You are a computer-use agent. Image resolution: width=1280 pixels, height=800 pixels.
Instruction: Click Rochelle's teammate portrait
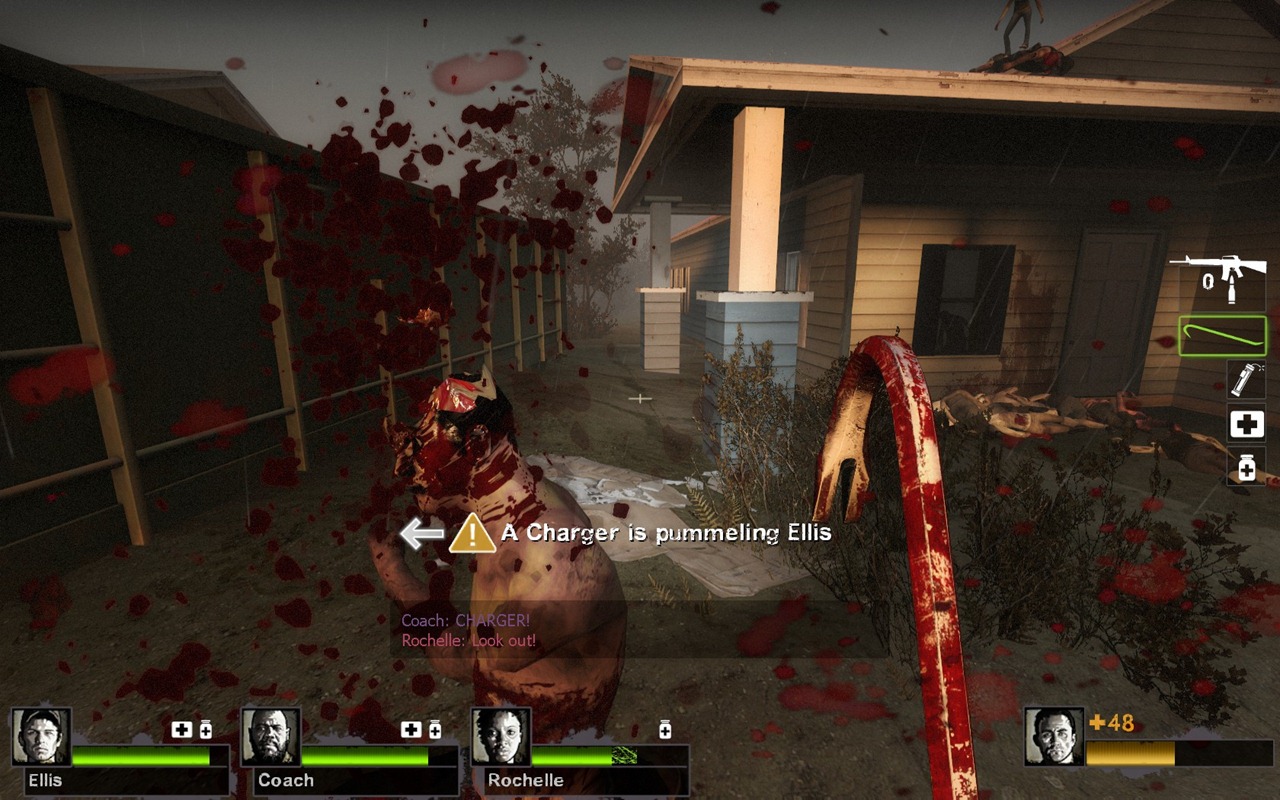point(500,737)
